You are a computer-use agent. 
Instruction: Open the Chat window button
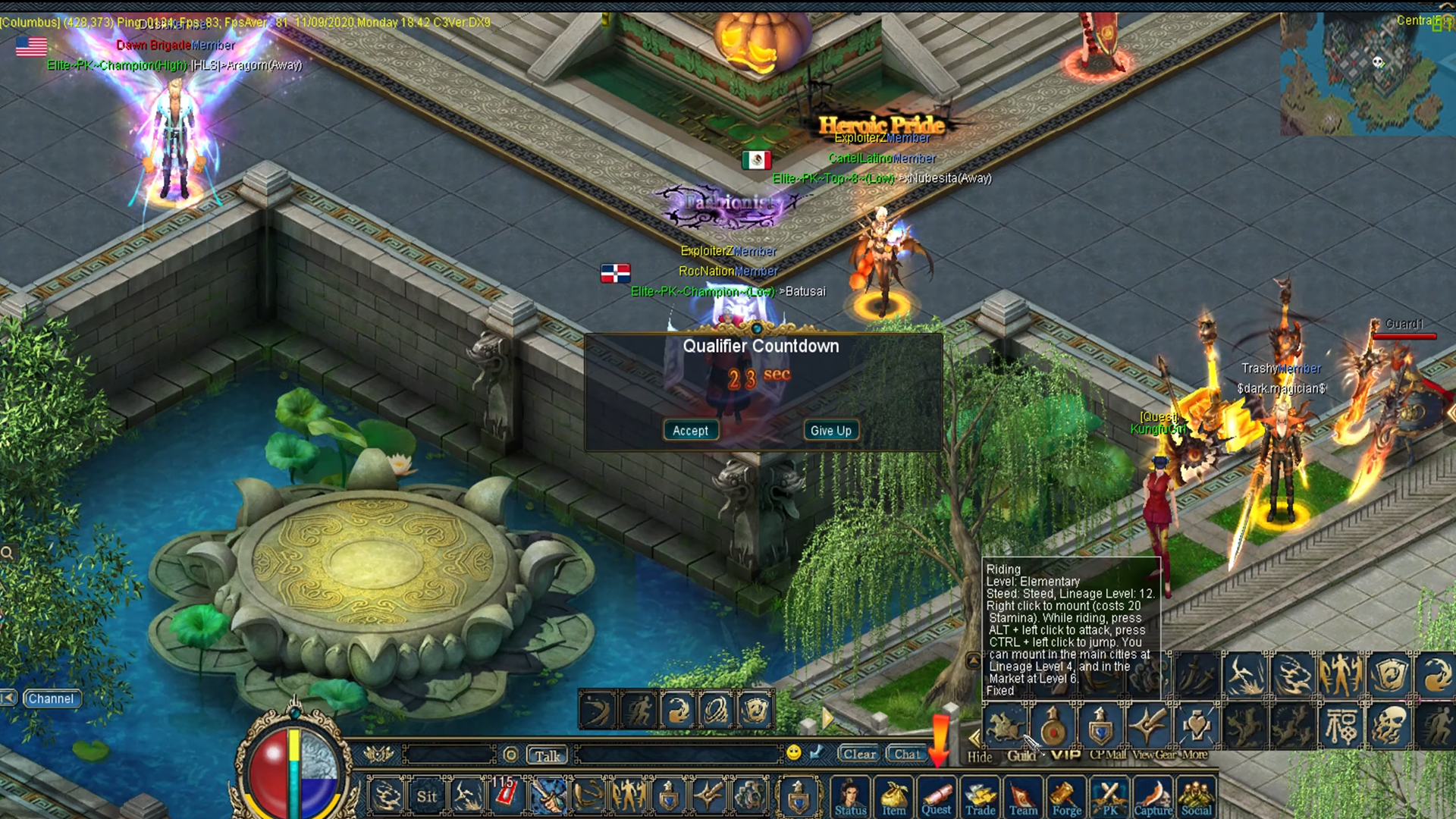point(907,754)
